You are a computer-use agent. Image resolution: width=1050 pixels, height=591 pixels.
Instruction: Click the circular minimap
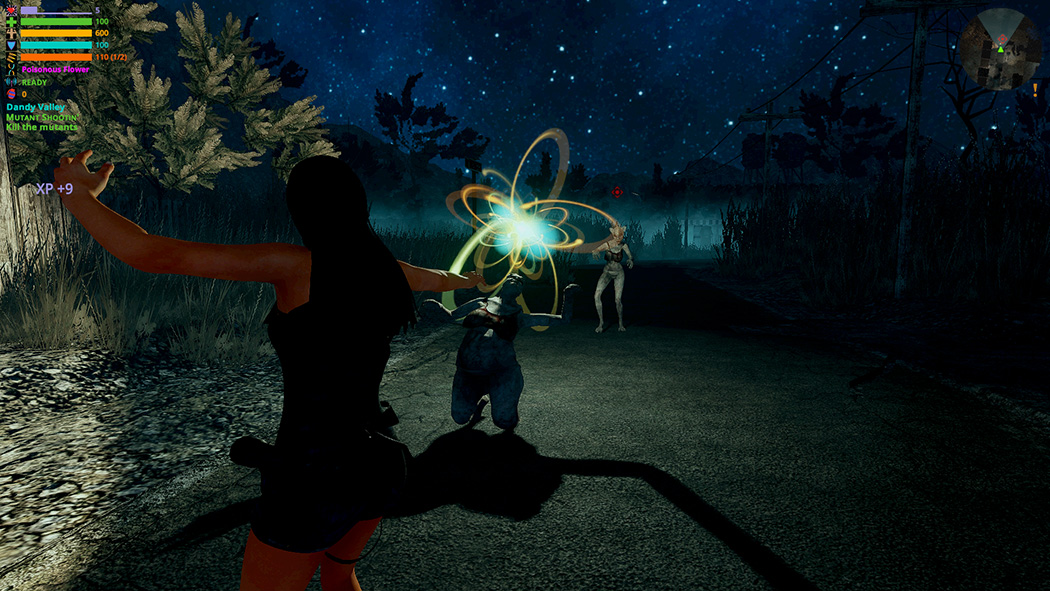pyautogui.click(x=999, y=48)
